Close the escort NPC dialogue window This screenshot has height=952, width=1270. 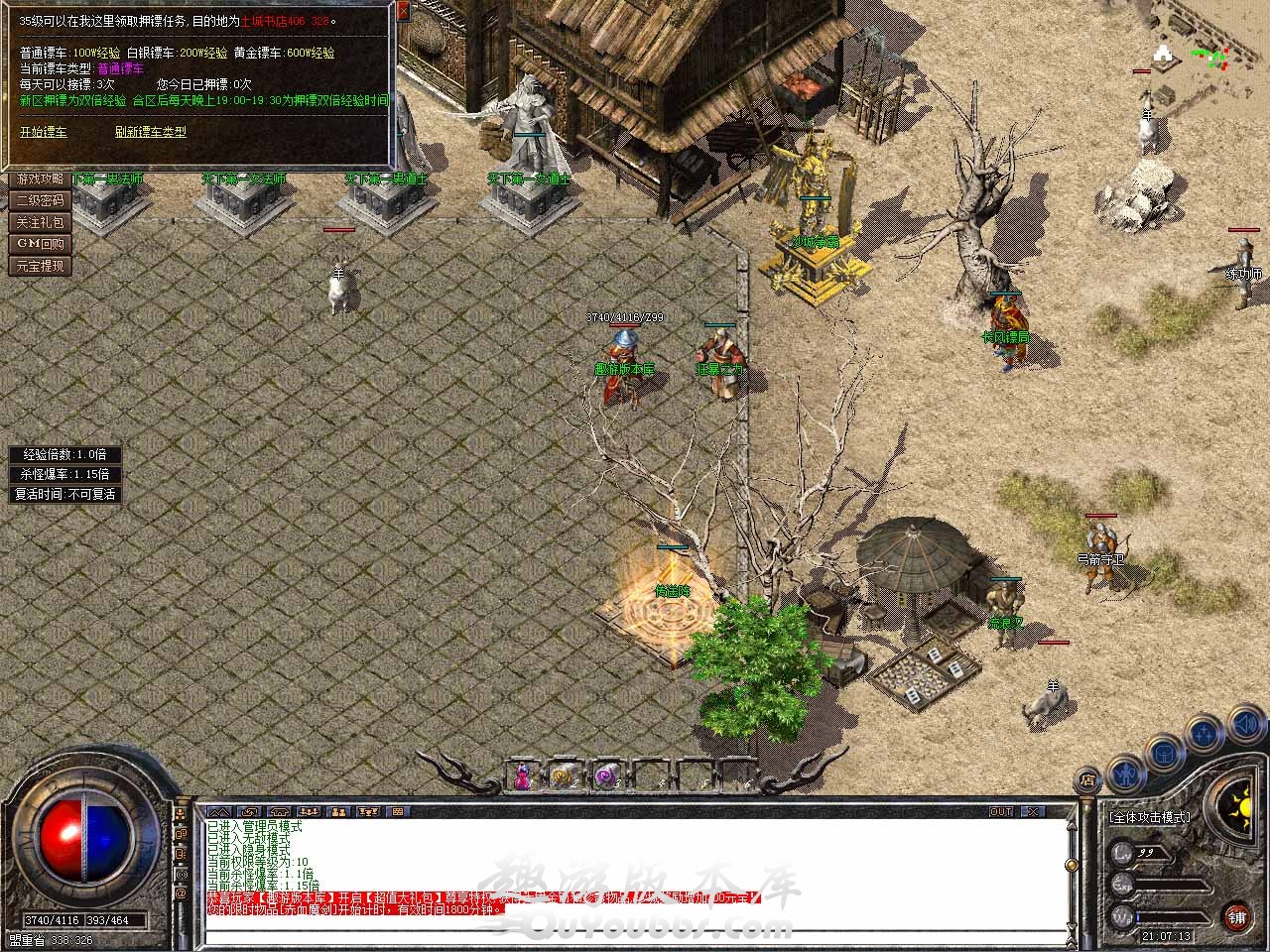pos(403,12)
